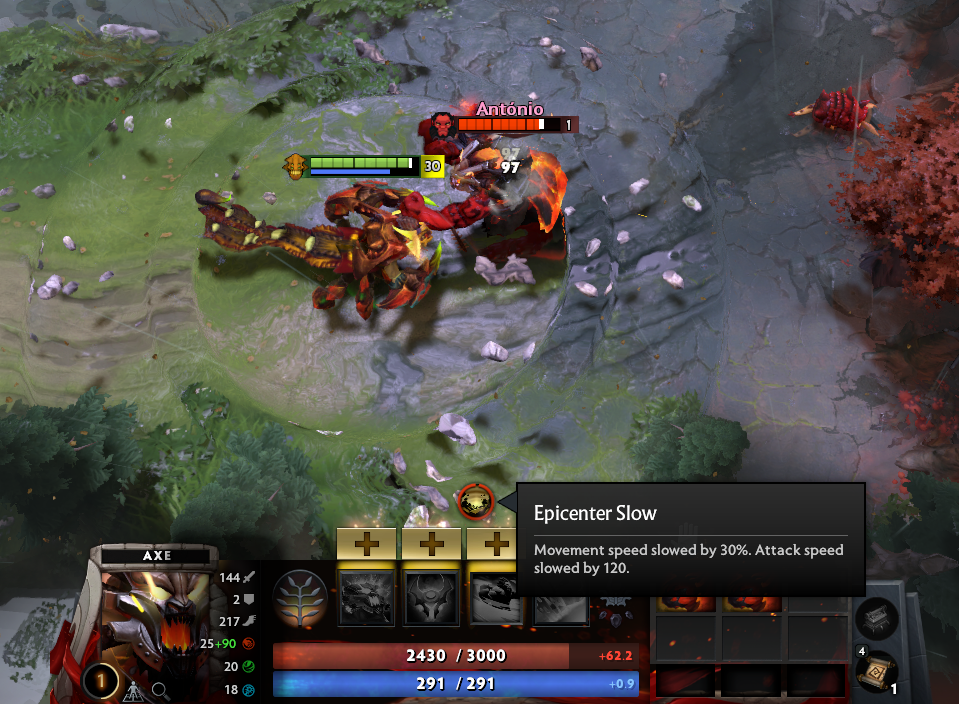Activate the Berserker's Call ability
959x704 pixels.
point(367,598)
